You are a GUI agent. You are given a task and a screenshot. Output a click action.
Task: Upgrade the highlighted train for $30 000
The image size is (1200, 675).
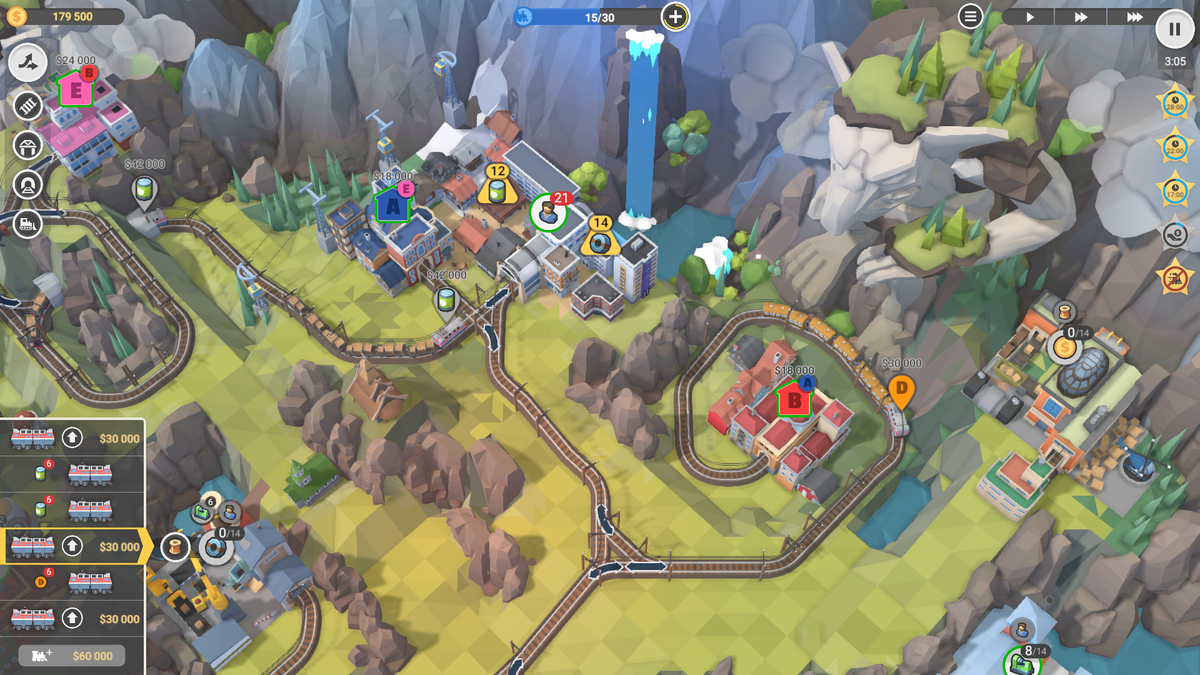[x=72, y=547]
